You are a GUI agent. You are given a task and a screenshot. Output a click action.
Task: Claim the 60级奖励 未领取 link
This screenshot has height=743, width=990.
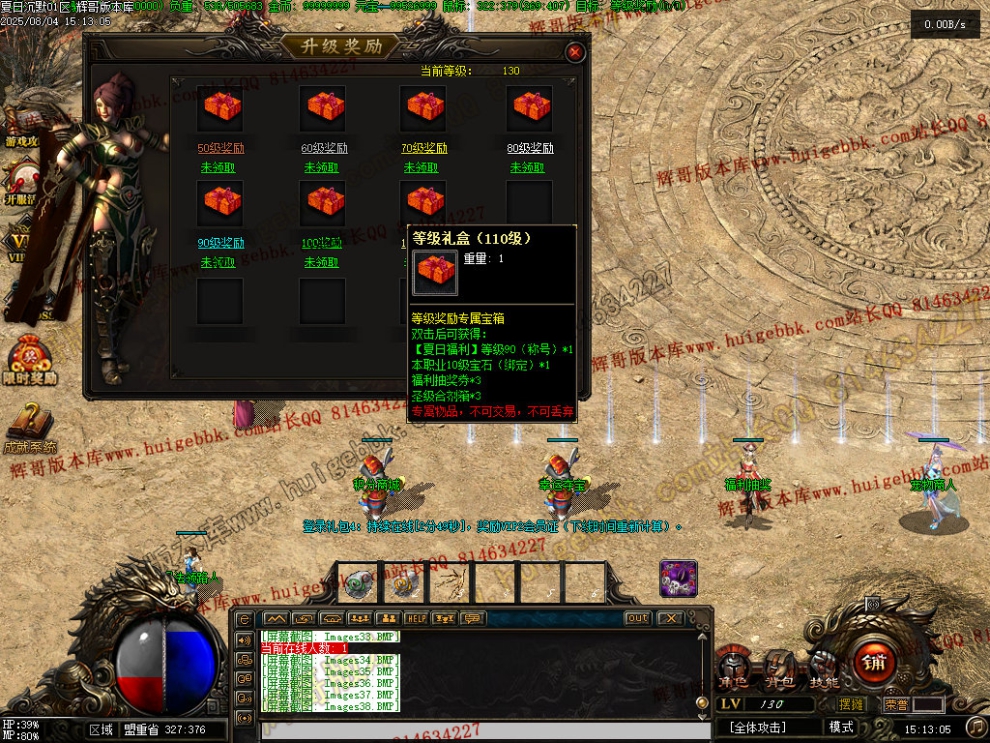[322, 167]
